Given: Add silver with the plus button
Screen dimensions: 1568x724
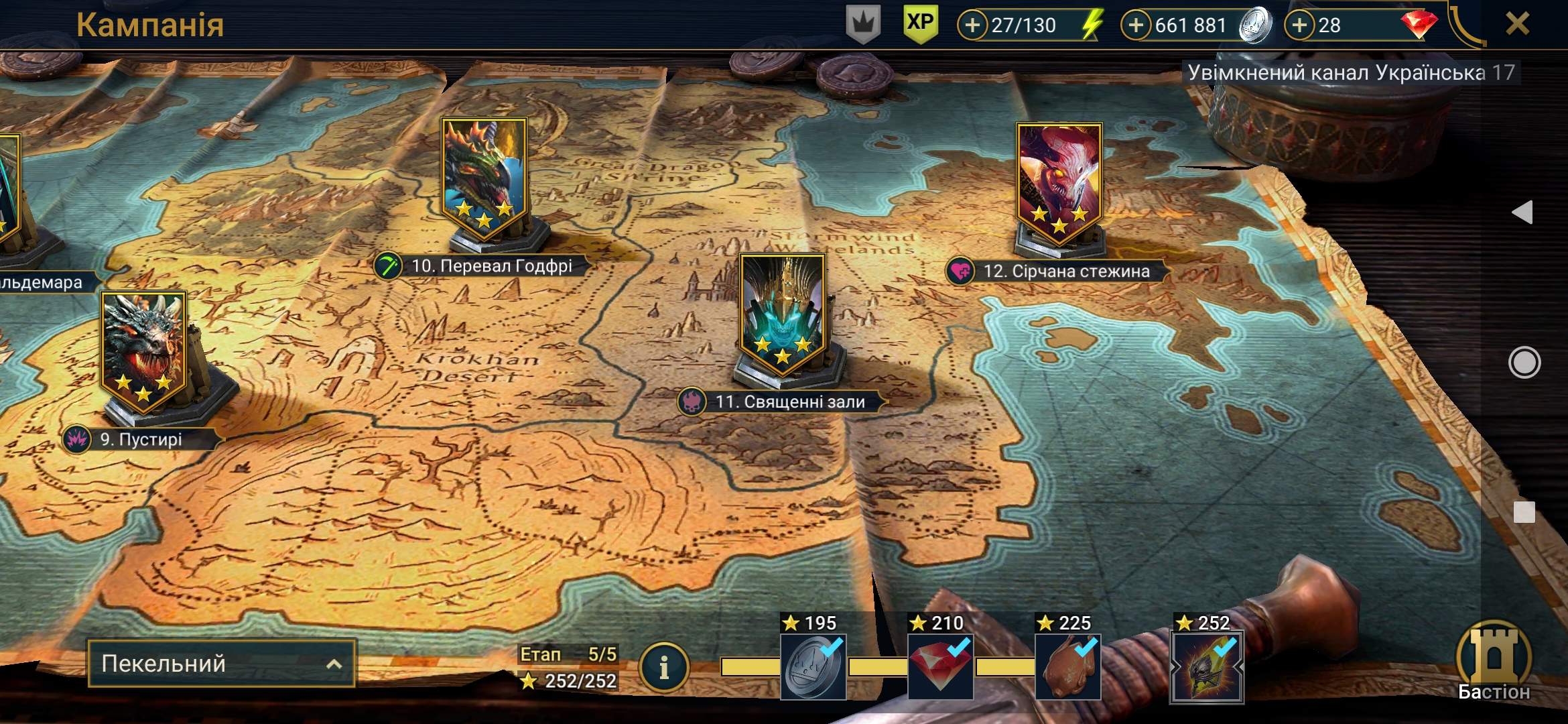Looking at the screenshot, I should click(1136, 25).
